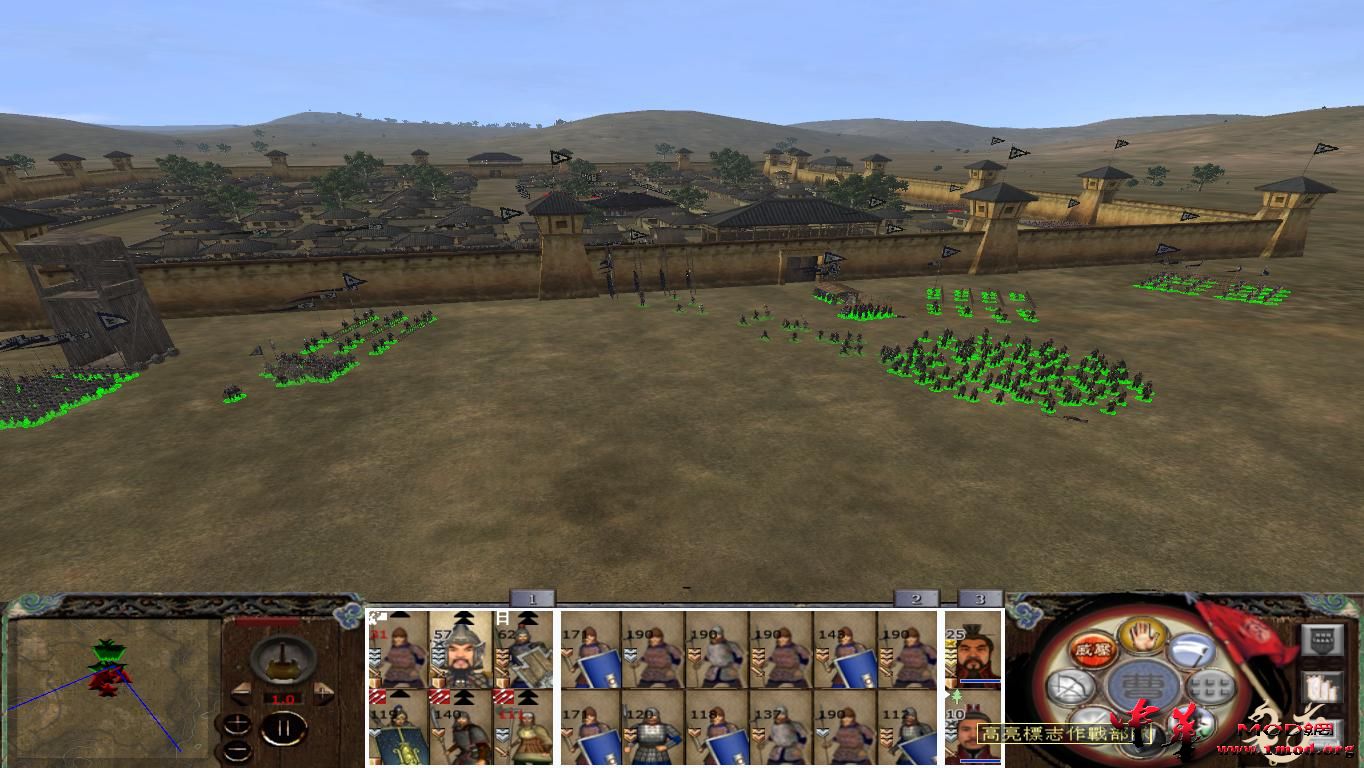Screen dimensions: 1364x768
Task: Decrease battle speed with the left arrow beside 1.0
Action: [242, 694]
